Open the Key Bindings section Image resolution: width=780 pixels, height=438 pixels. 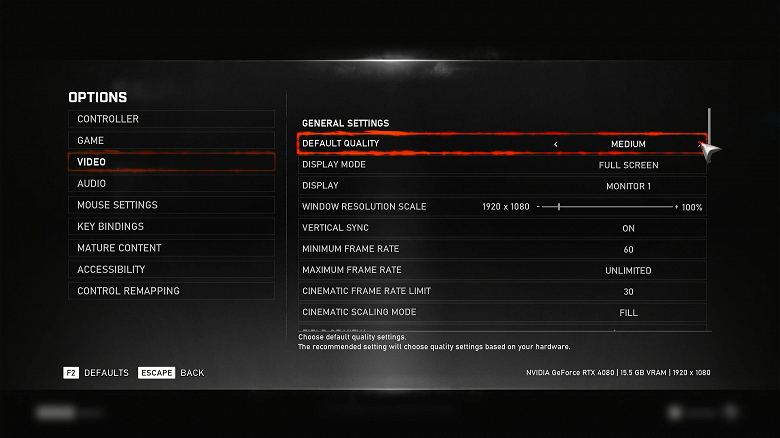(170, 227)
